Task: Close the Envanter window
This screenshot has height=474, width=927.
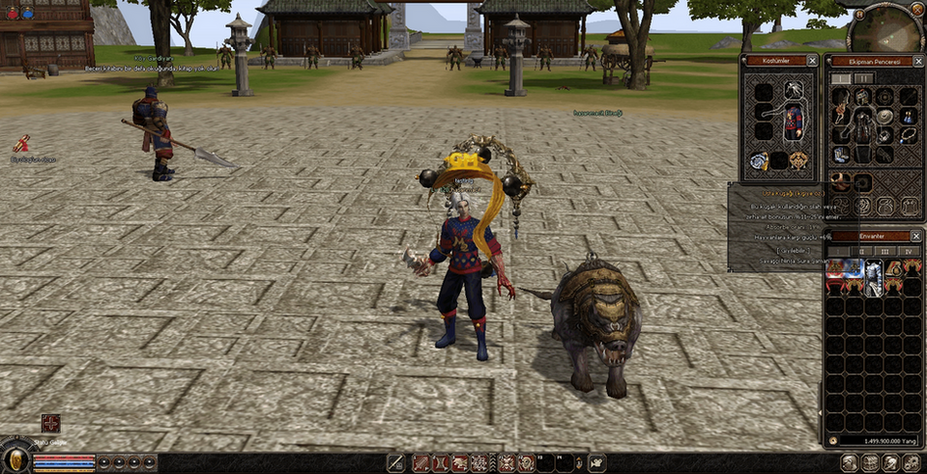Action: (x=916, y=236)
